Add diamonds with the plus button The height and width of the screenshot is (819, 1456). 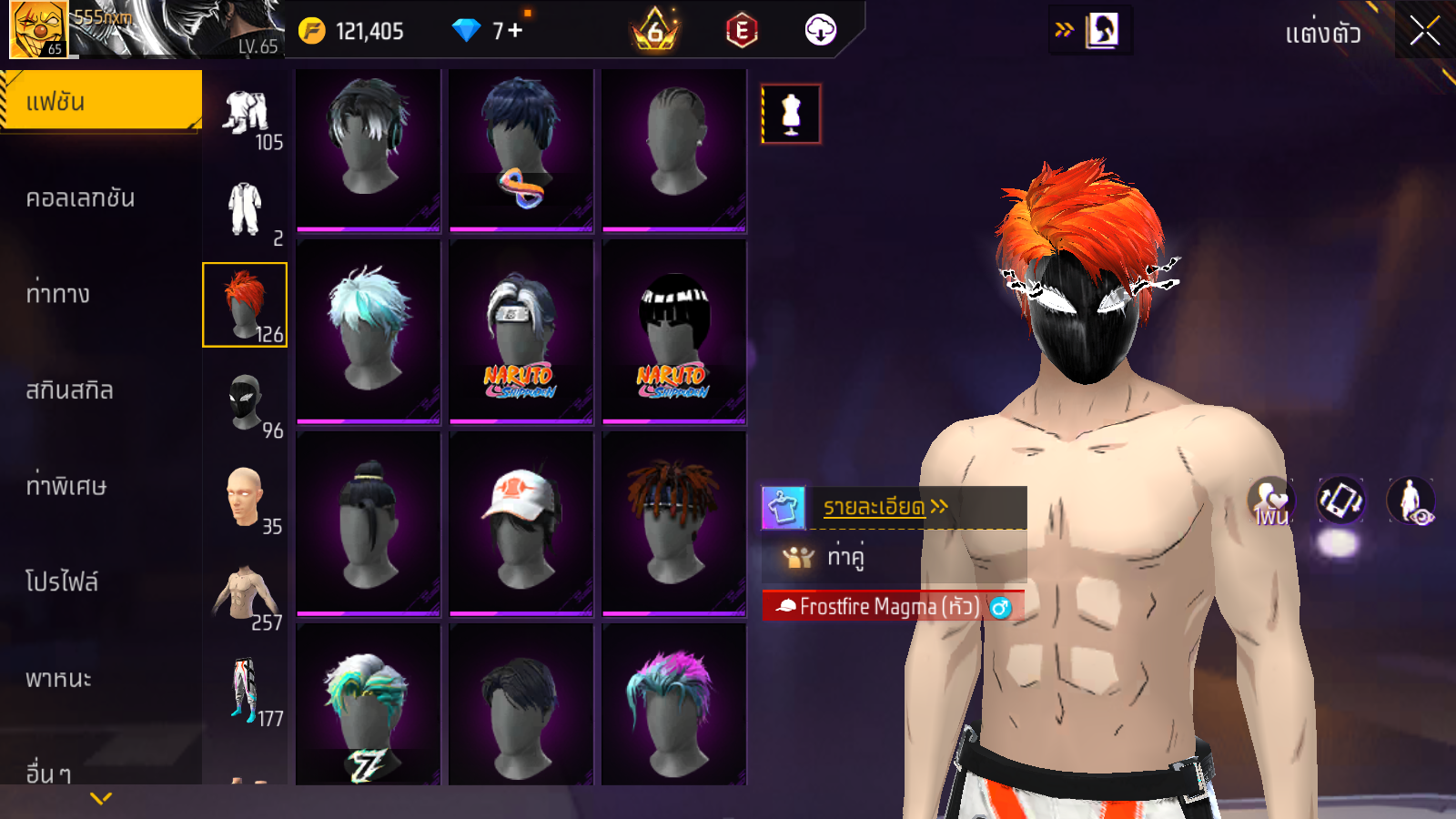coord(516,31)
